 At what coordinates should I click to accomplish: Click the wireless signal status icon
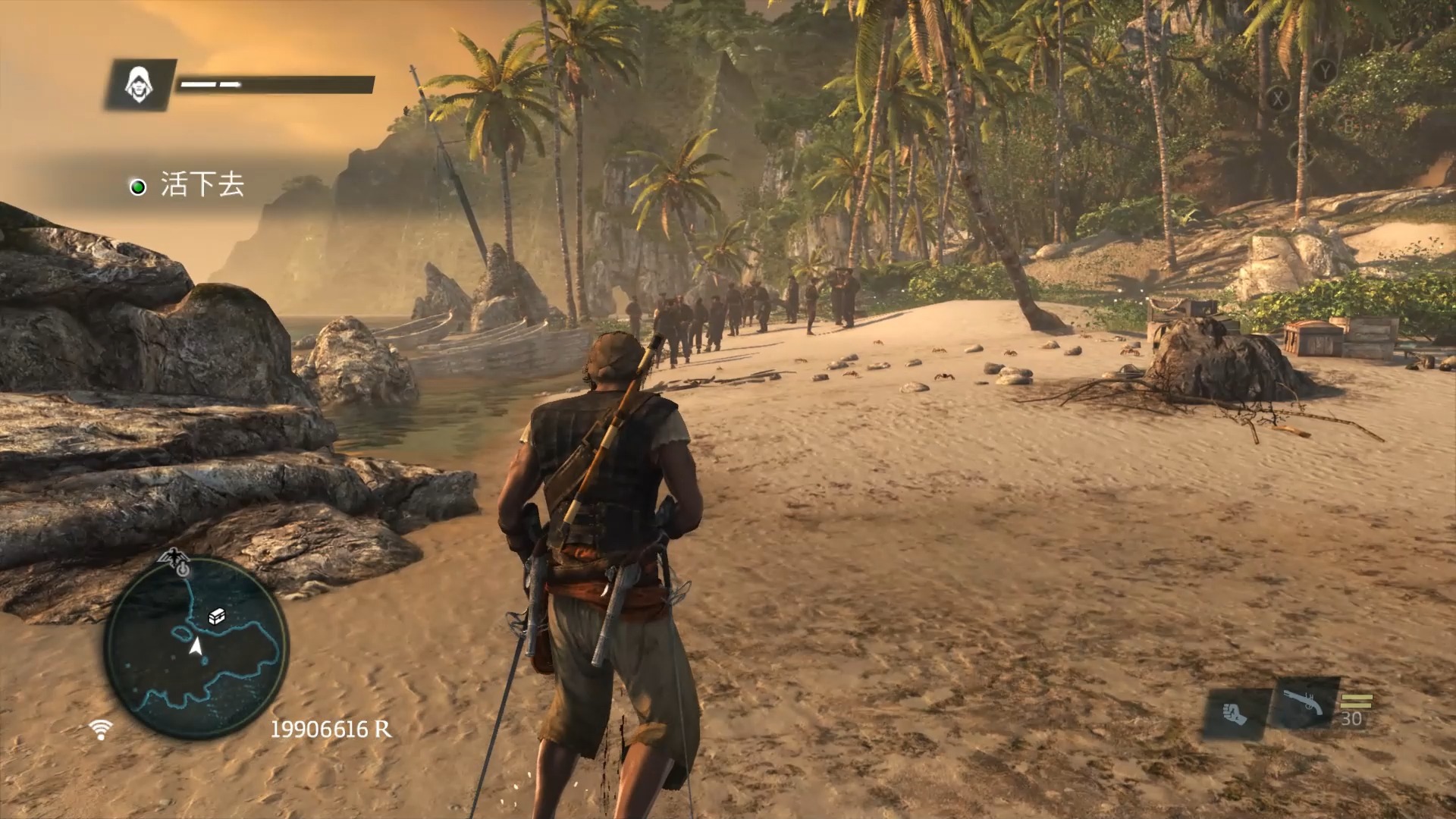[x=100, y=730]
